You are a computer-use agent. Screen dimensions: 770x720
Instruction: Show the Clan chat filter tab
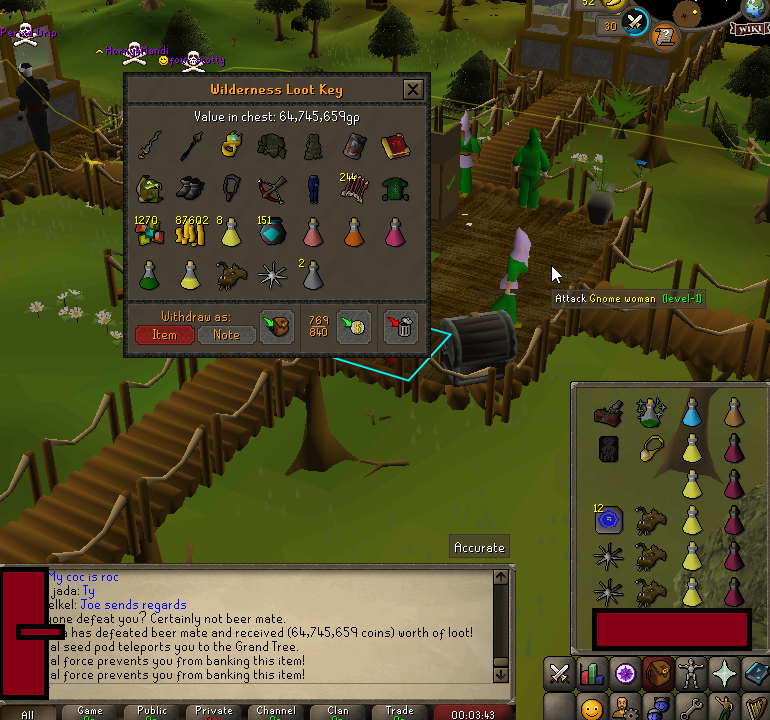pos(337,711)
